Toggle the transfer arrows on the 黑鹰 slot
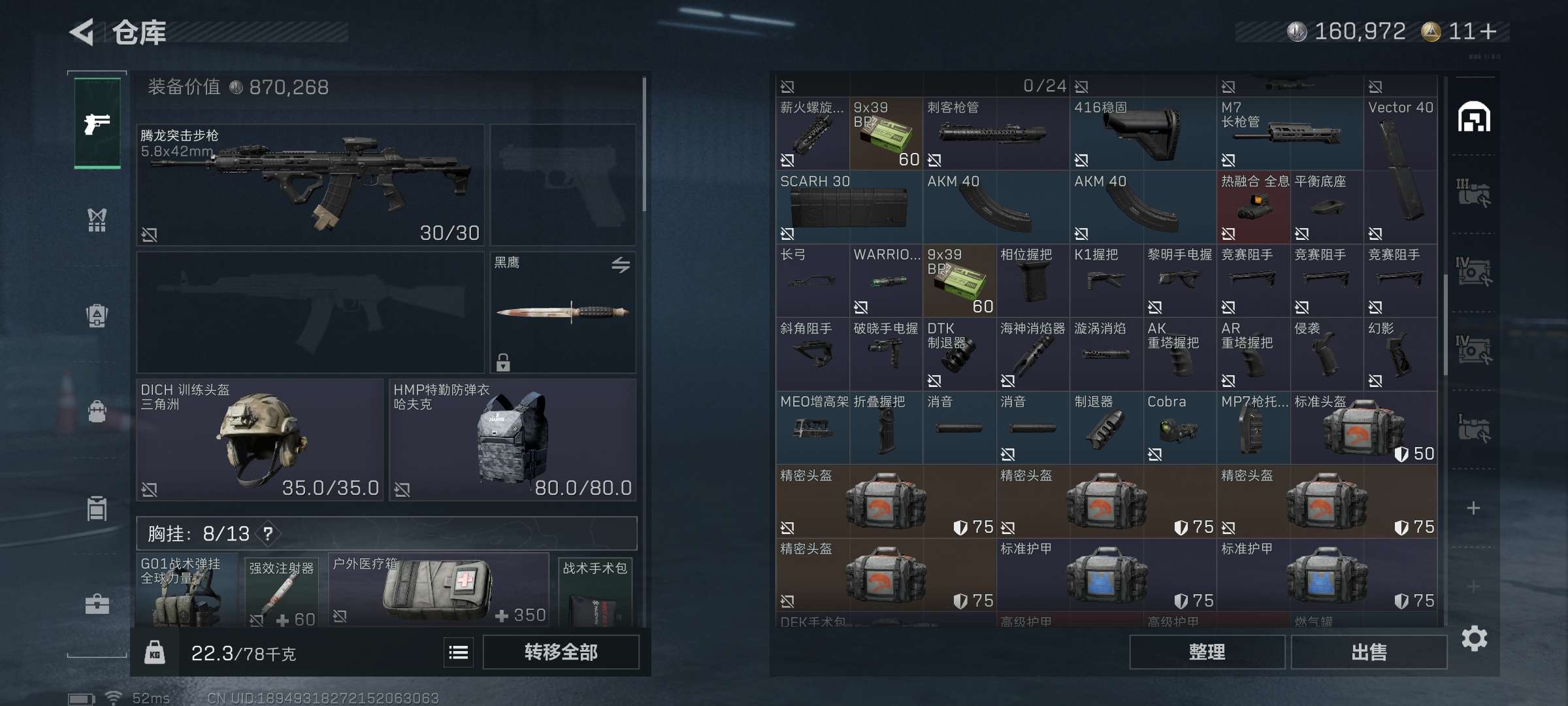 (621, 267)
